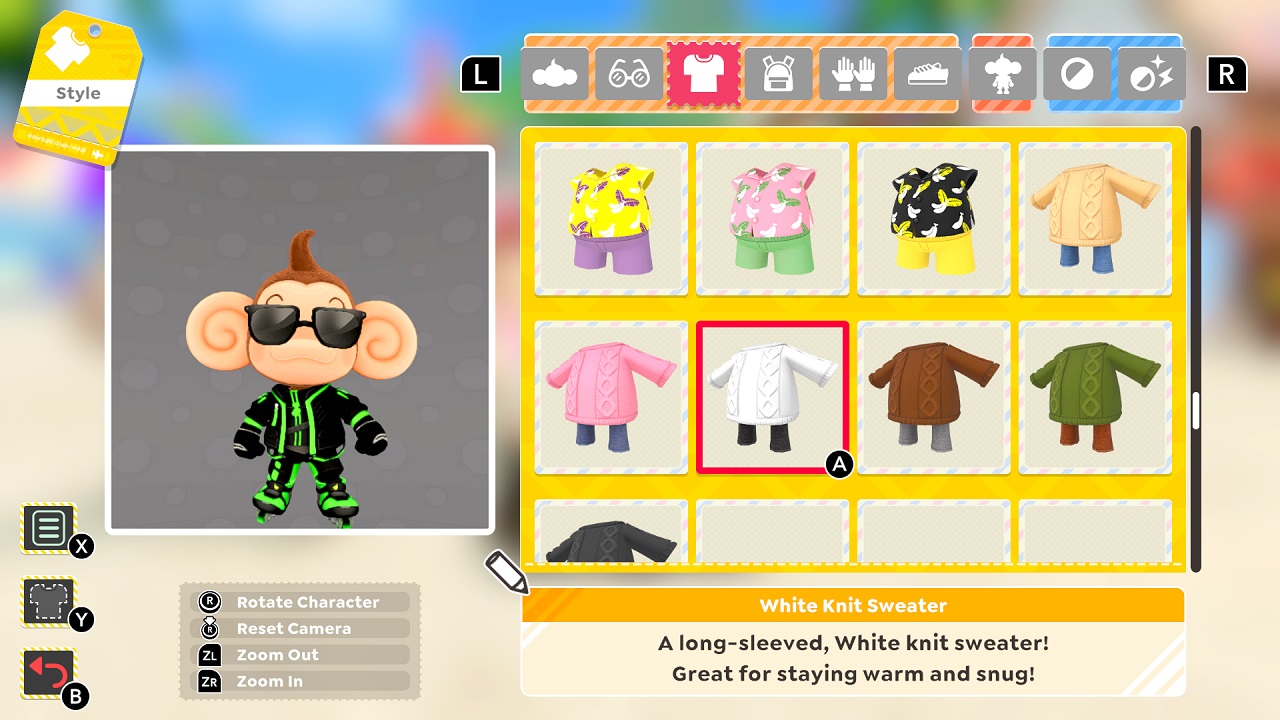Switch to the shirt category tab
This screenshot has width=1280, height=720.
coord(705,74)
